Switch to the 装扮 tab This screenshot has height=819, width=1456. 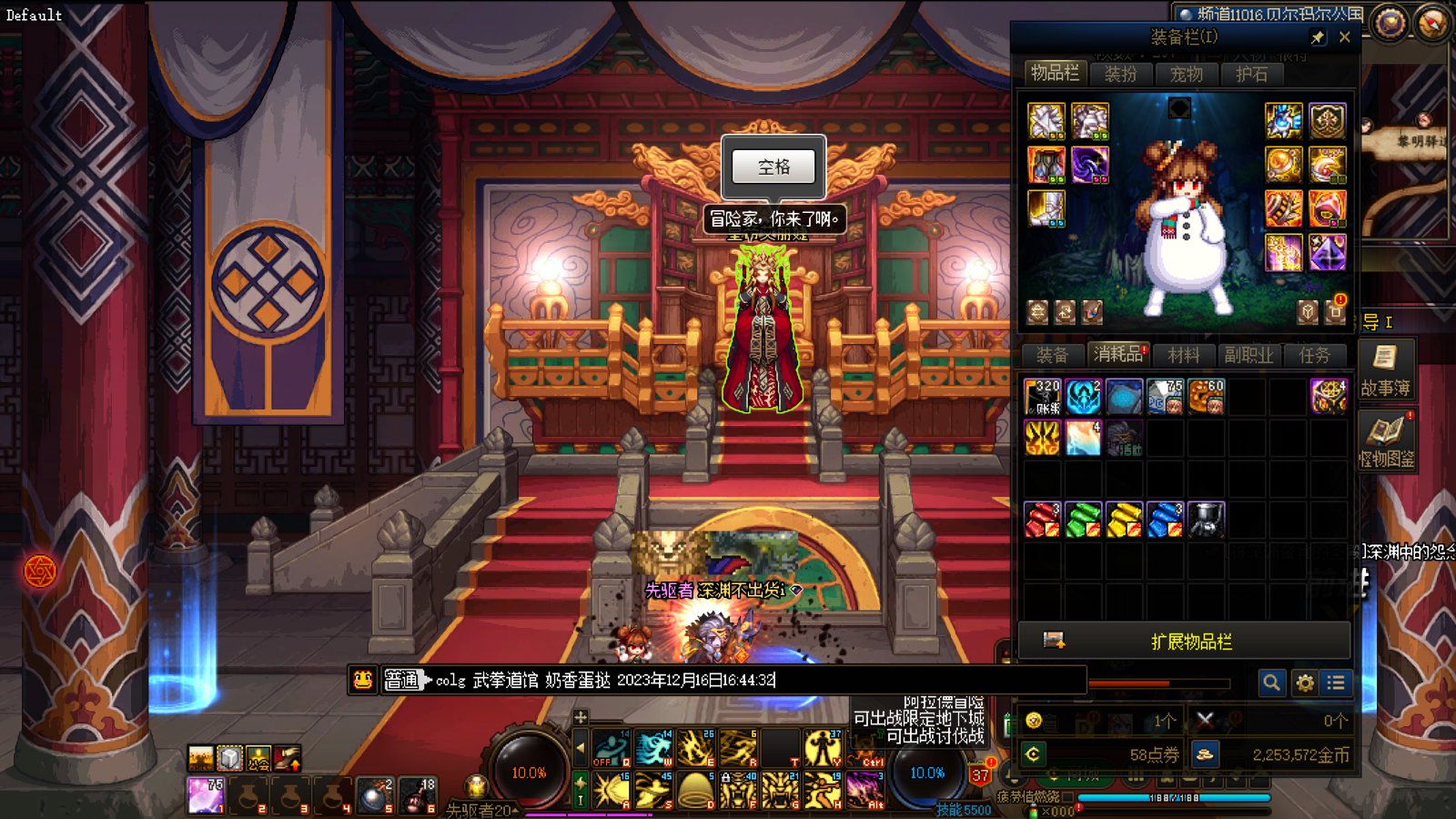1120,74
